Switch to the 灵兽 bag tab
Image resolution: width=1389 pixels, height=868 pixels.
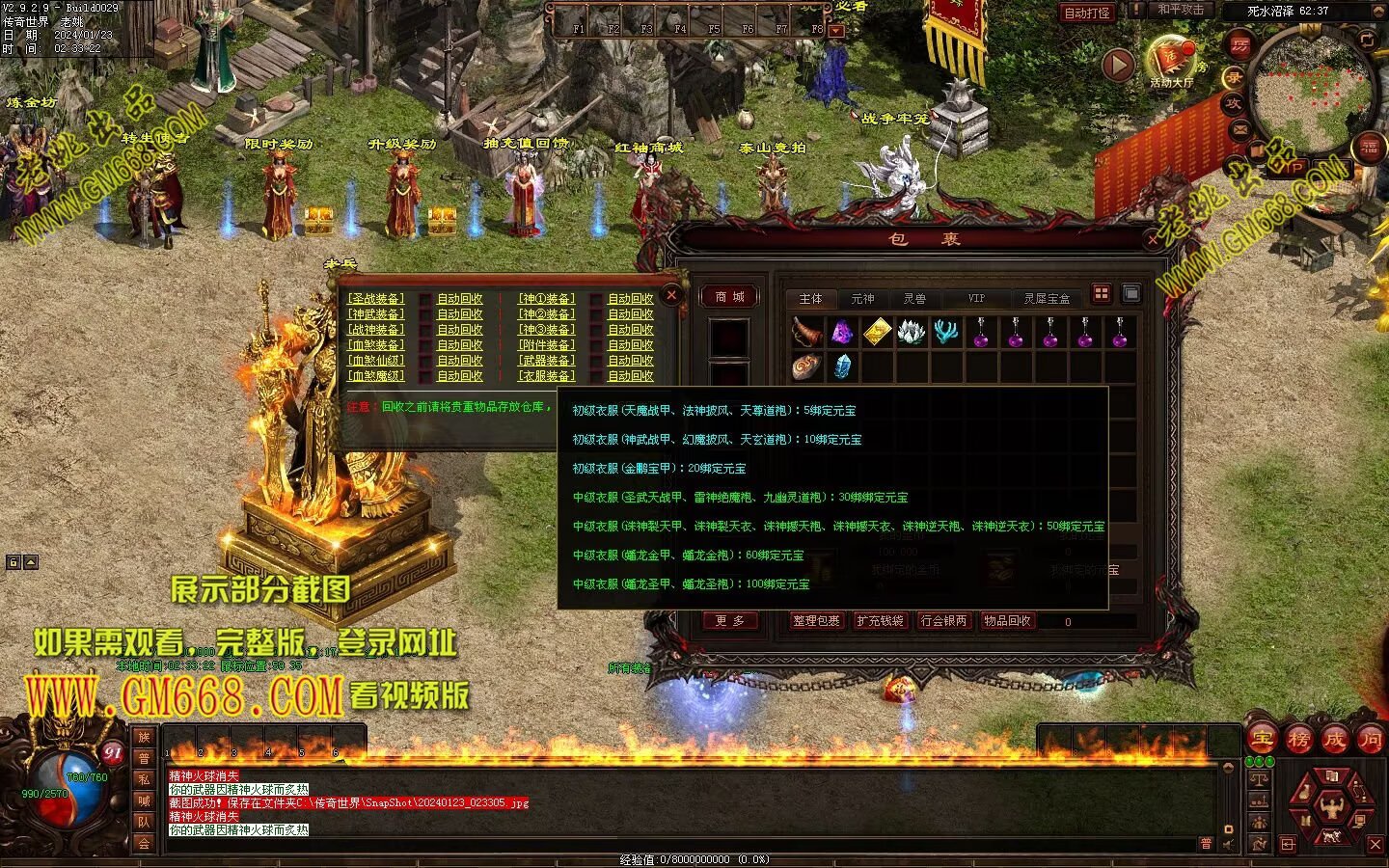coord(914,299)
